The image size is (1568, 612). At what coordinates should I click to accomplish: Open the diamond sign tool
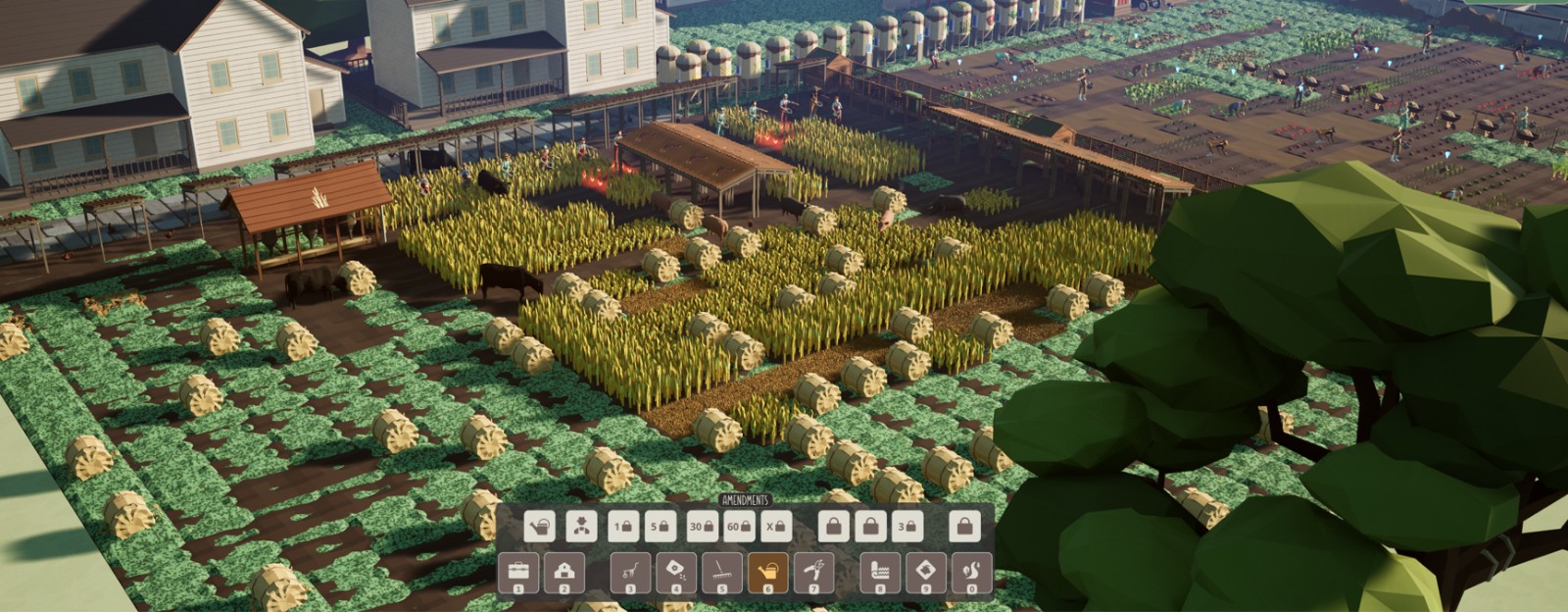point(926,573)
